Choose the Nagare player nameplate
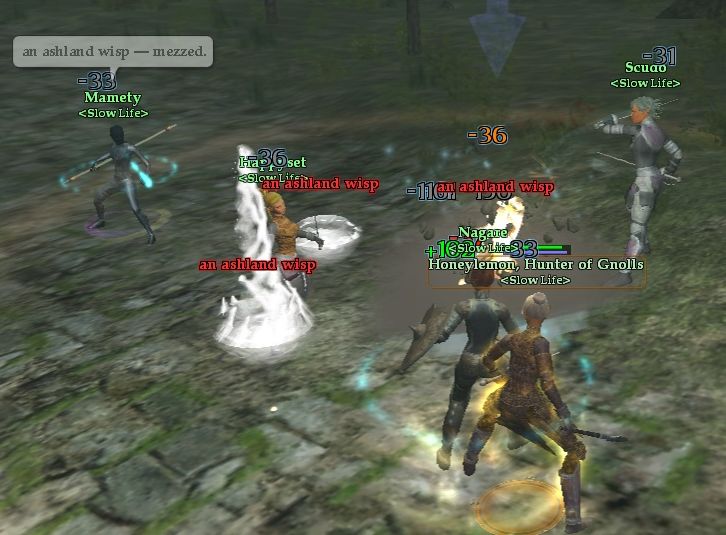Screen dimensions: 726x535 click(477, 233)
